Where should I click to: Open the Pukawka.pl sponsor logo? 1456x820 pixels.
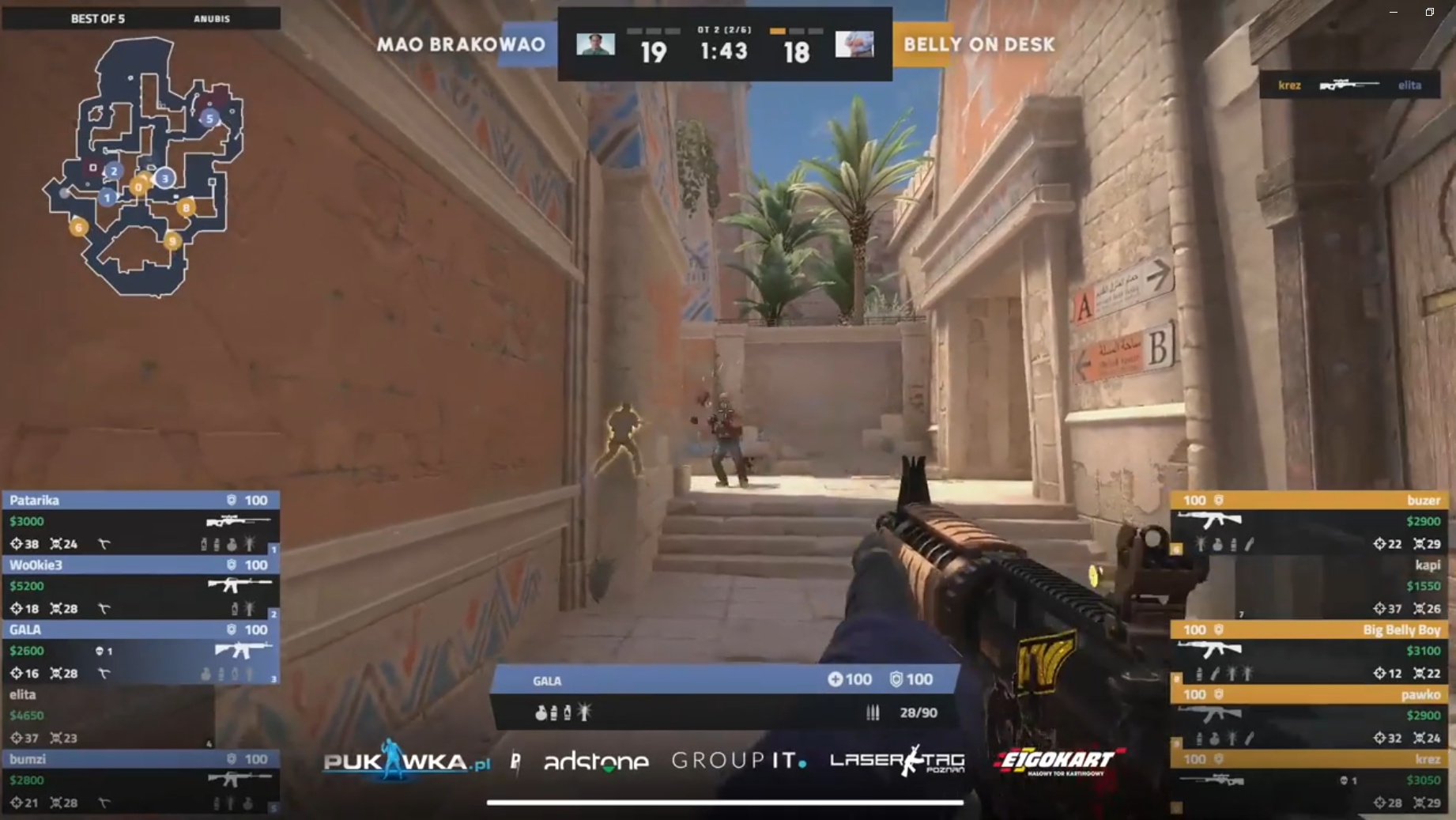coord(406,761)
